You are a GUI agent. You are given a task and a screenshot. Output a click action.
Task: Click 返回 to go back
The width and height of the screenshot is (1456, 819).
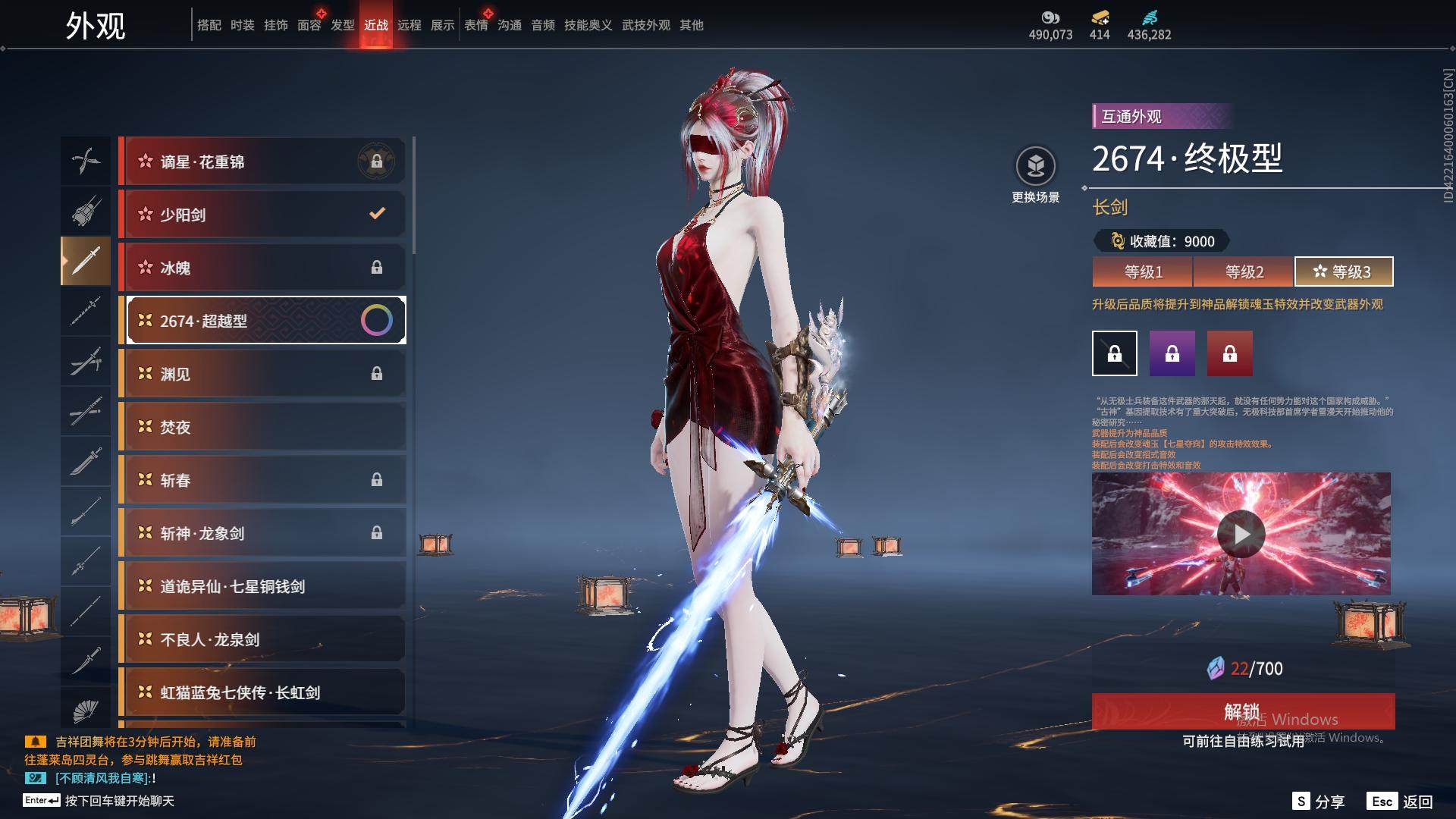(1401, 802)
